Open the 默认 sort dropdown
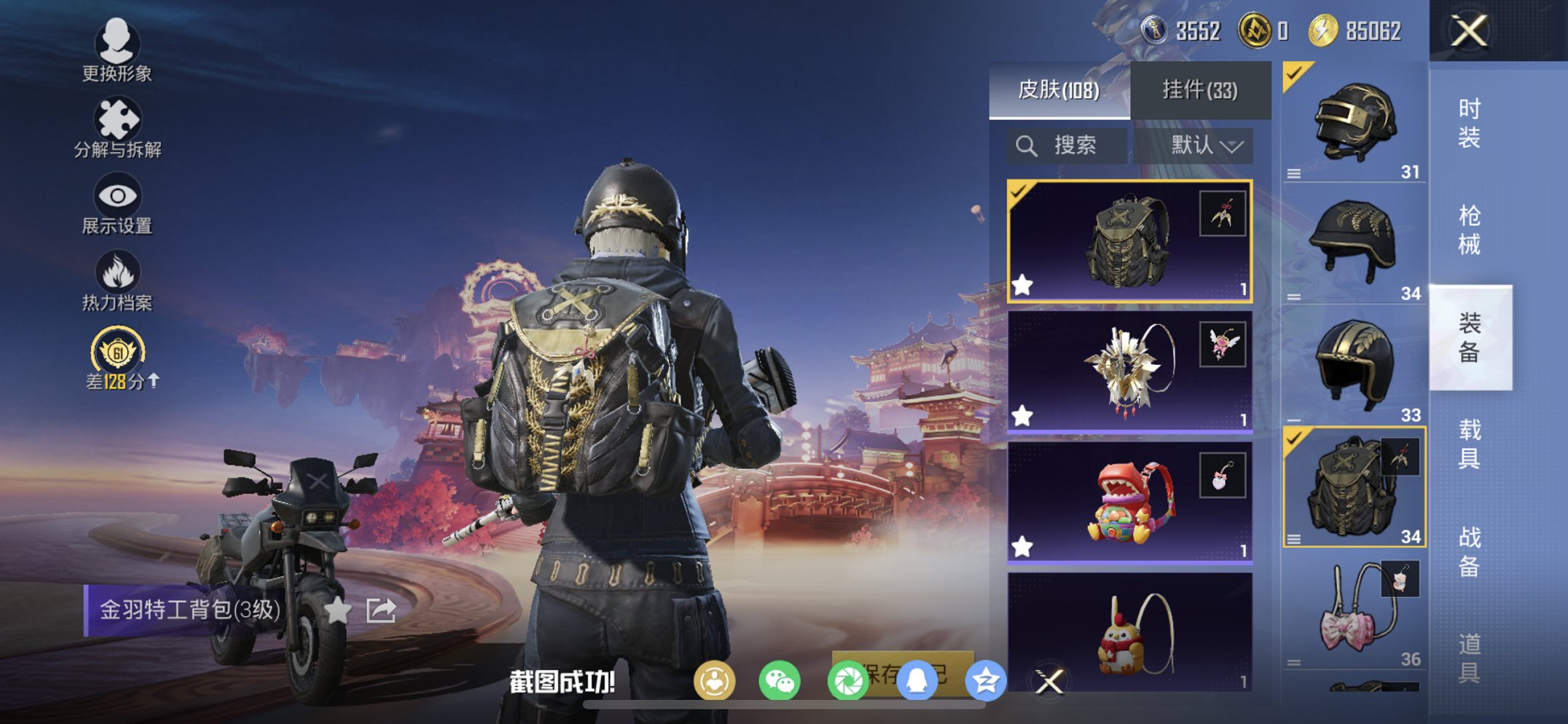Screen dimensions: 1568x724 point(1204,144)
